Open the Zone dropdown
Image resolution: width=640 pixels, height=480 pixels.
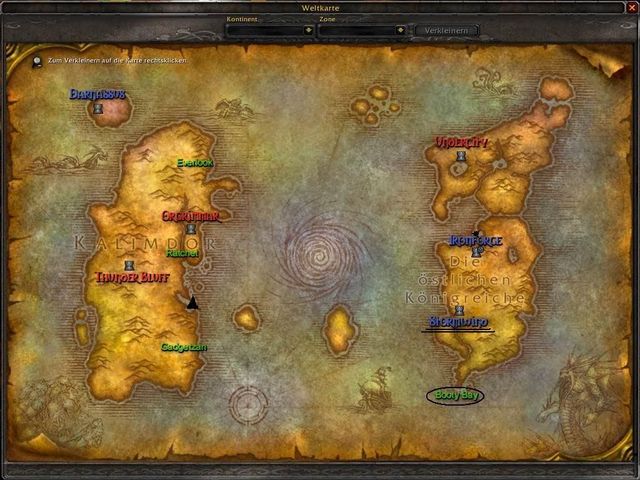[x=399, y=30]
